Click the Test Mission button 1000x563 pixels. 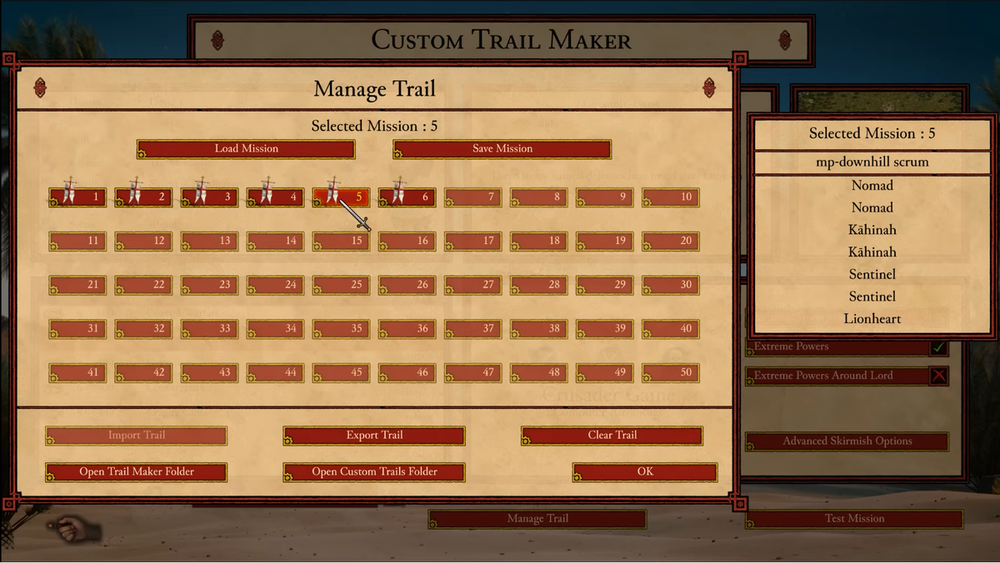(x=854, y=519)
